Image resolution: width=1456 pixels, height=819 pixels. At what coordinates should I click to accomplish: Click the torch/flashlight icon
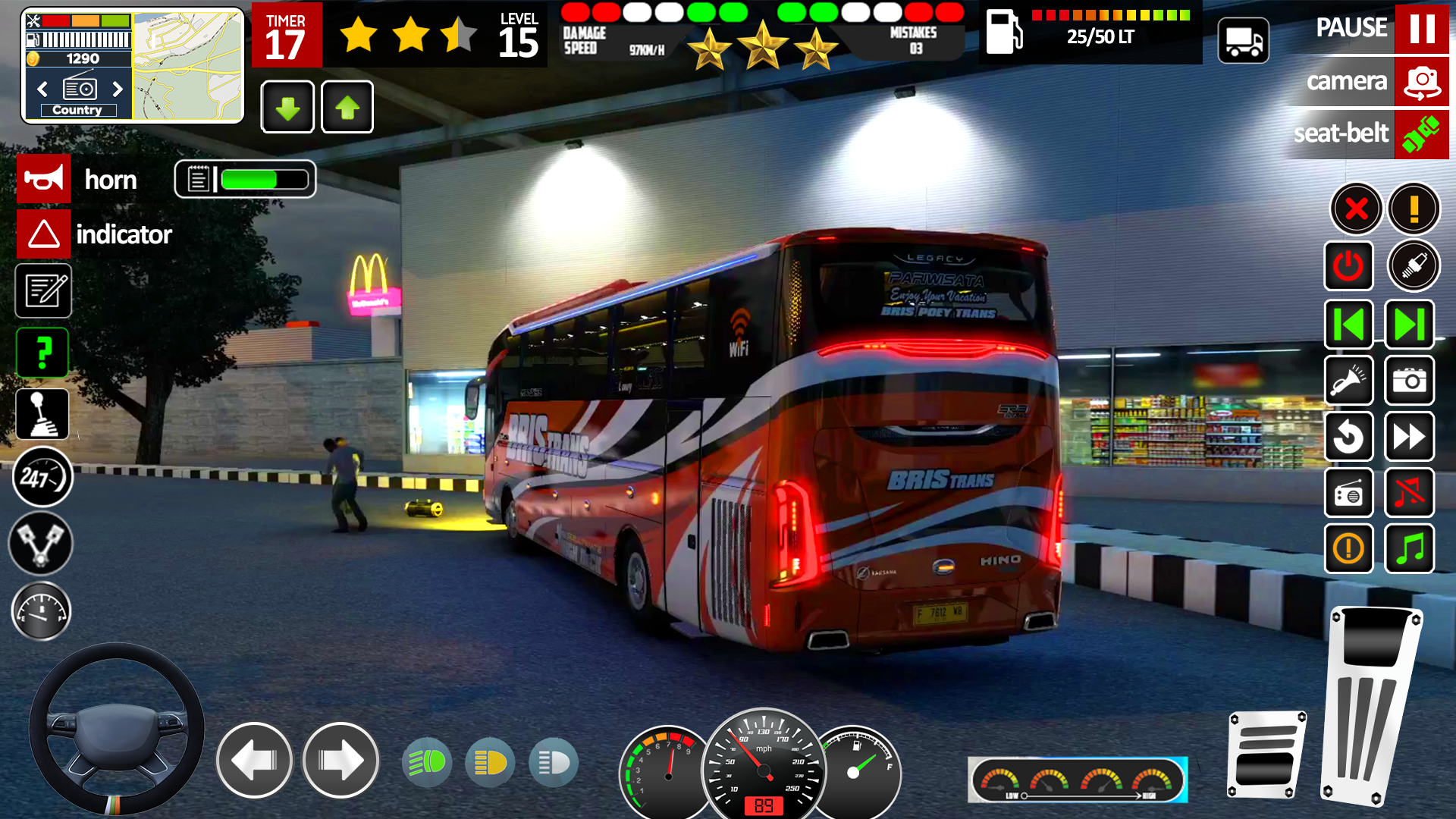pyautogui.click(x=1348, y=381)
